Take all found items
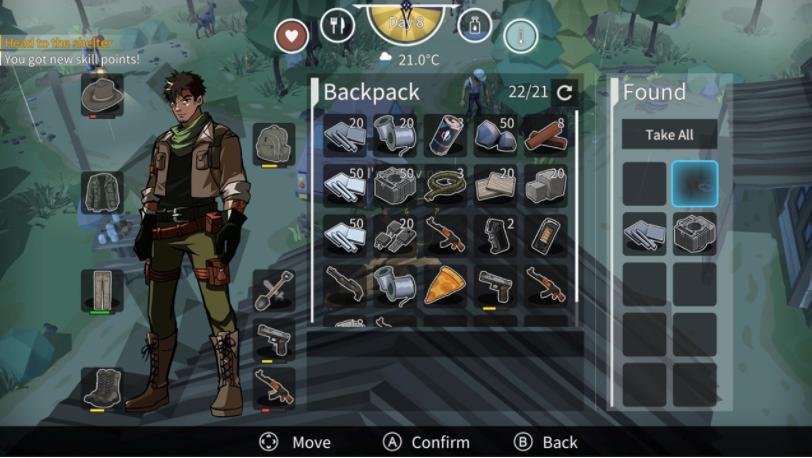Viewport: 812px width, 458px height. click(669, 134)
